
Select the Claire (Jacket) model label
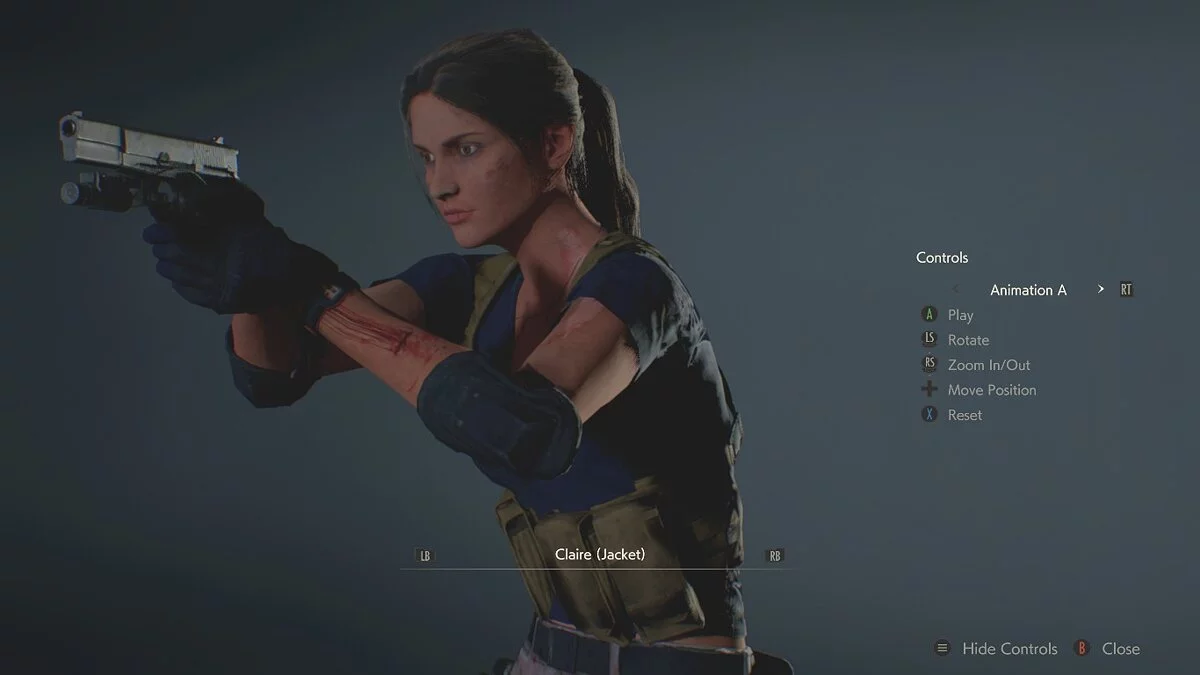pyautogui.click(x=600, y=554)
